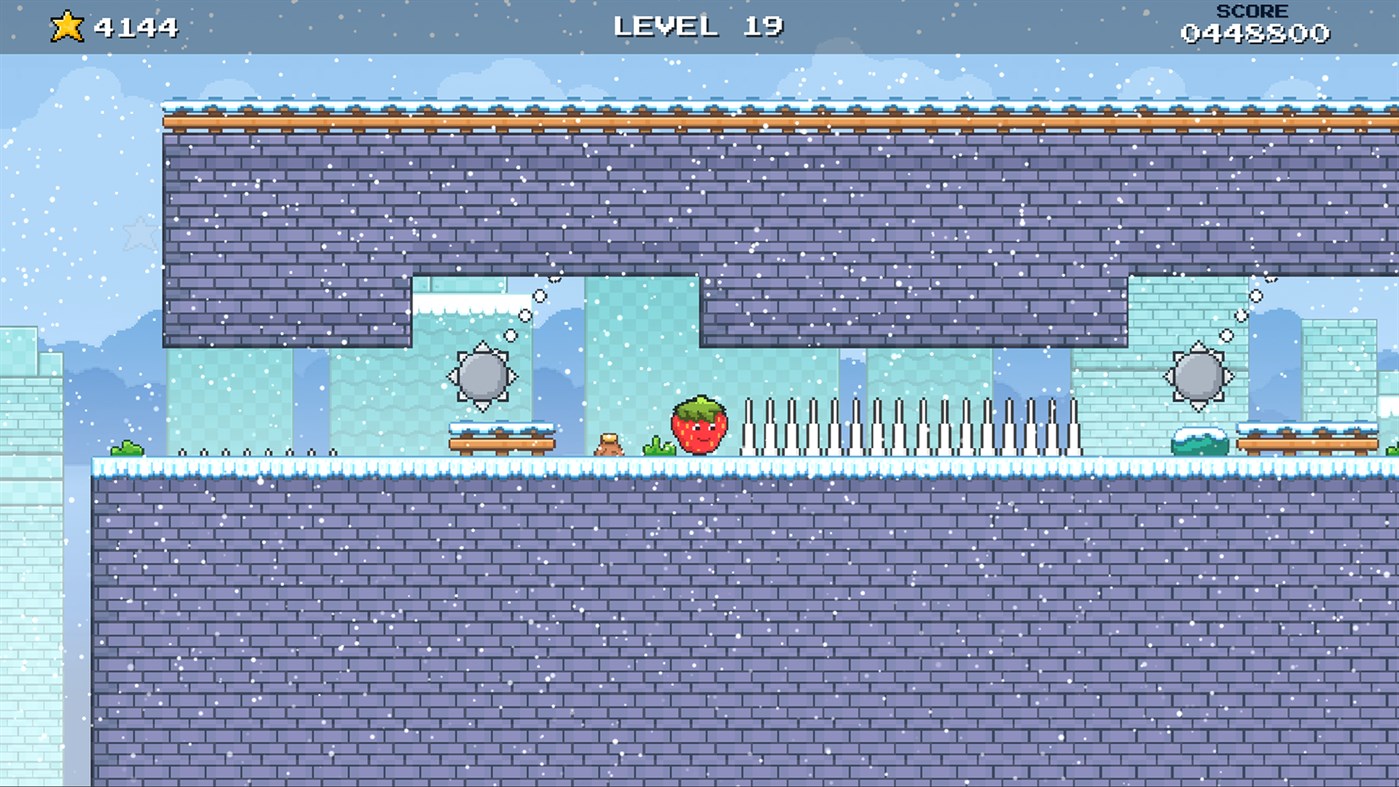Click the small bush on the far left ledge
Image resolution: width=1399 pixels, height=787 pixels.
[x=125, y=448]
